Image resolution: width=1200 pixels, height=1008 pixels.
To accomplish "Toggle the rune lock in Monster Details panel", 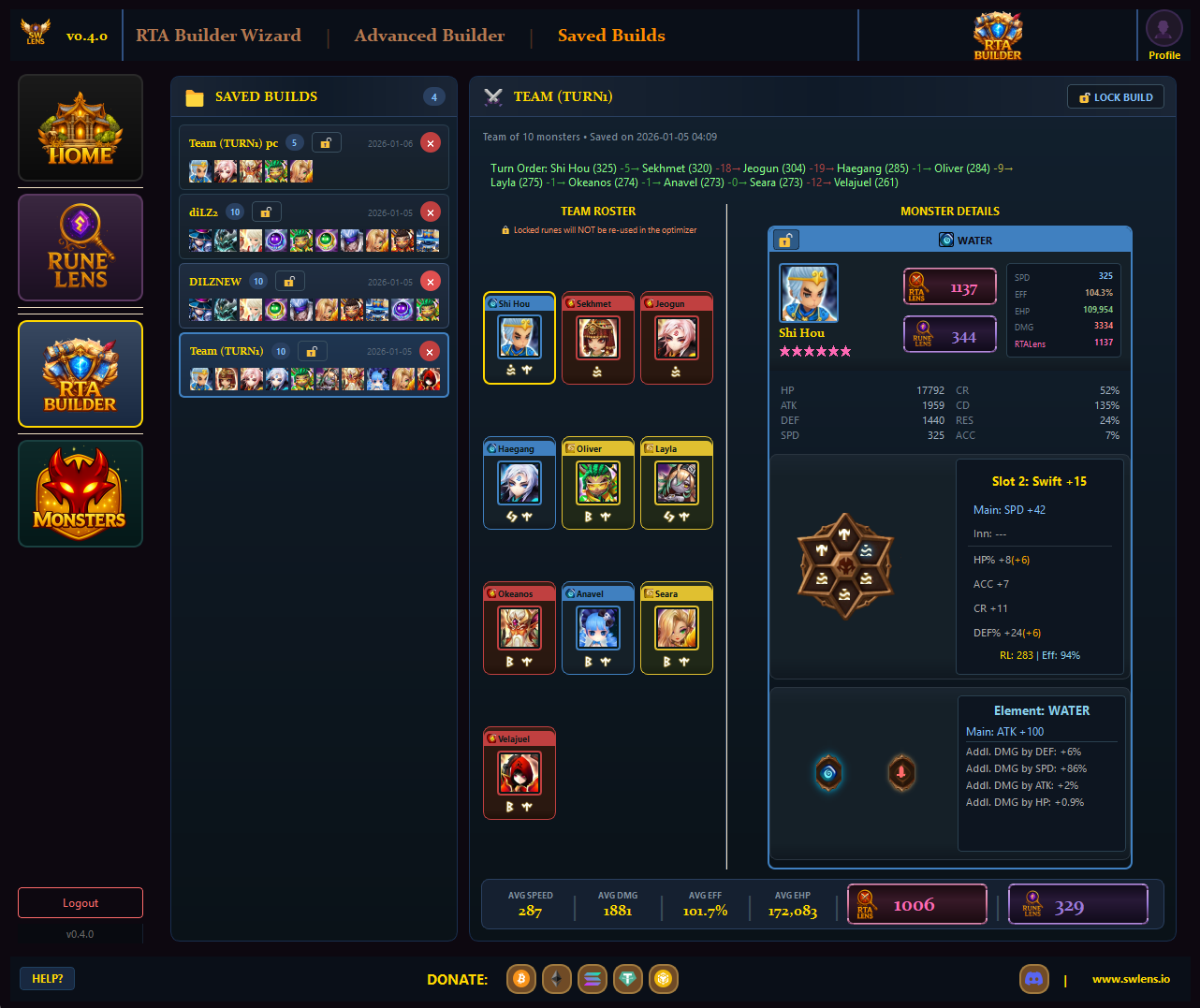I will [x=785, y=240].
